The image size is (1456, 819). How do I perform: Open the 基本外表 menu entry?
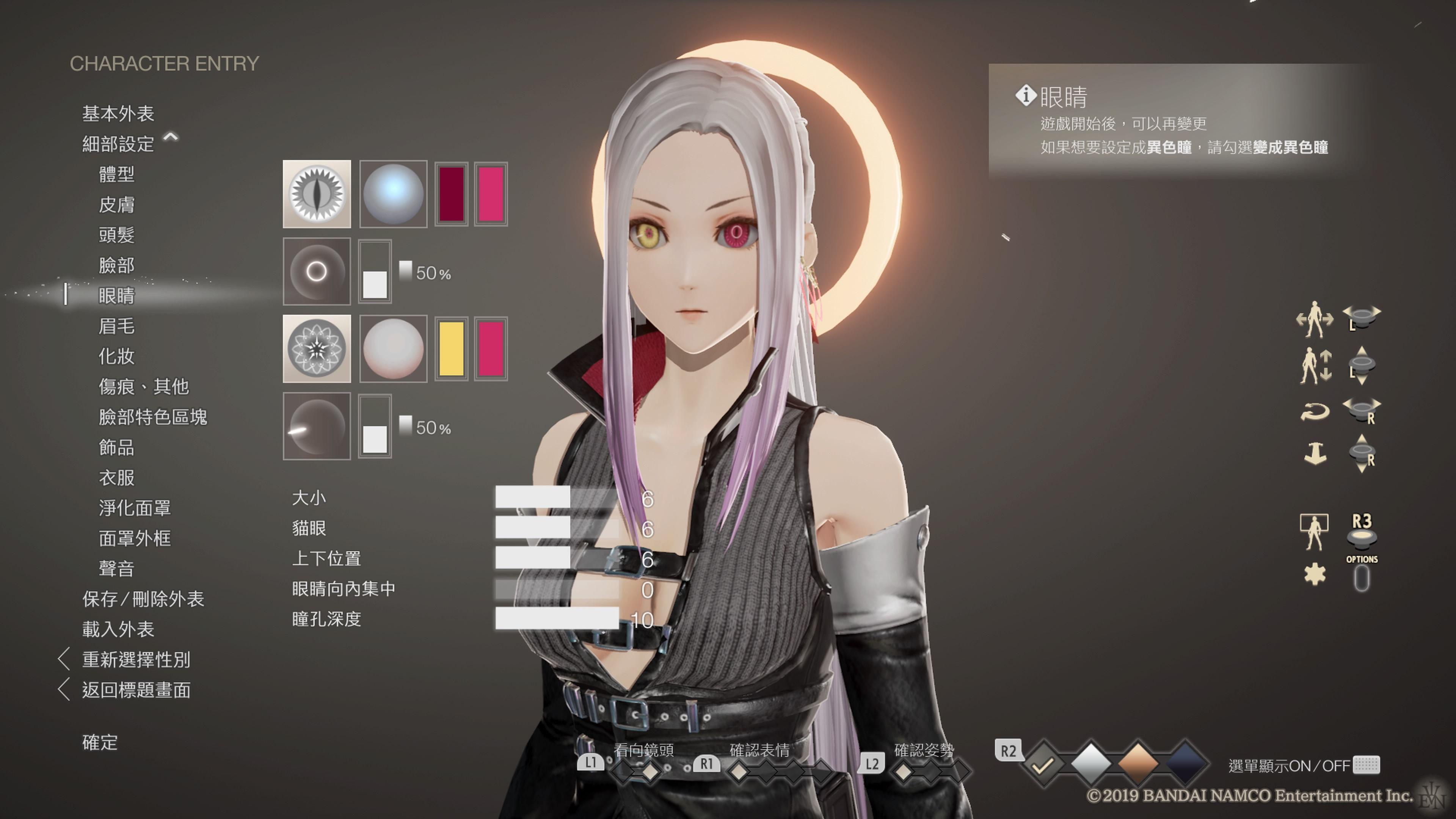tap(118, 114)
